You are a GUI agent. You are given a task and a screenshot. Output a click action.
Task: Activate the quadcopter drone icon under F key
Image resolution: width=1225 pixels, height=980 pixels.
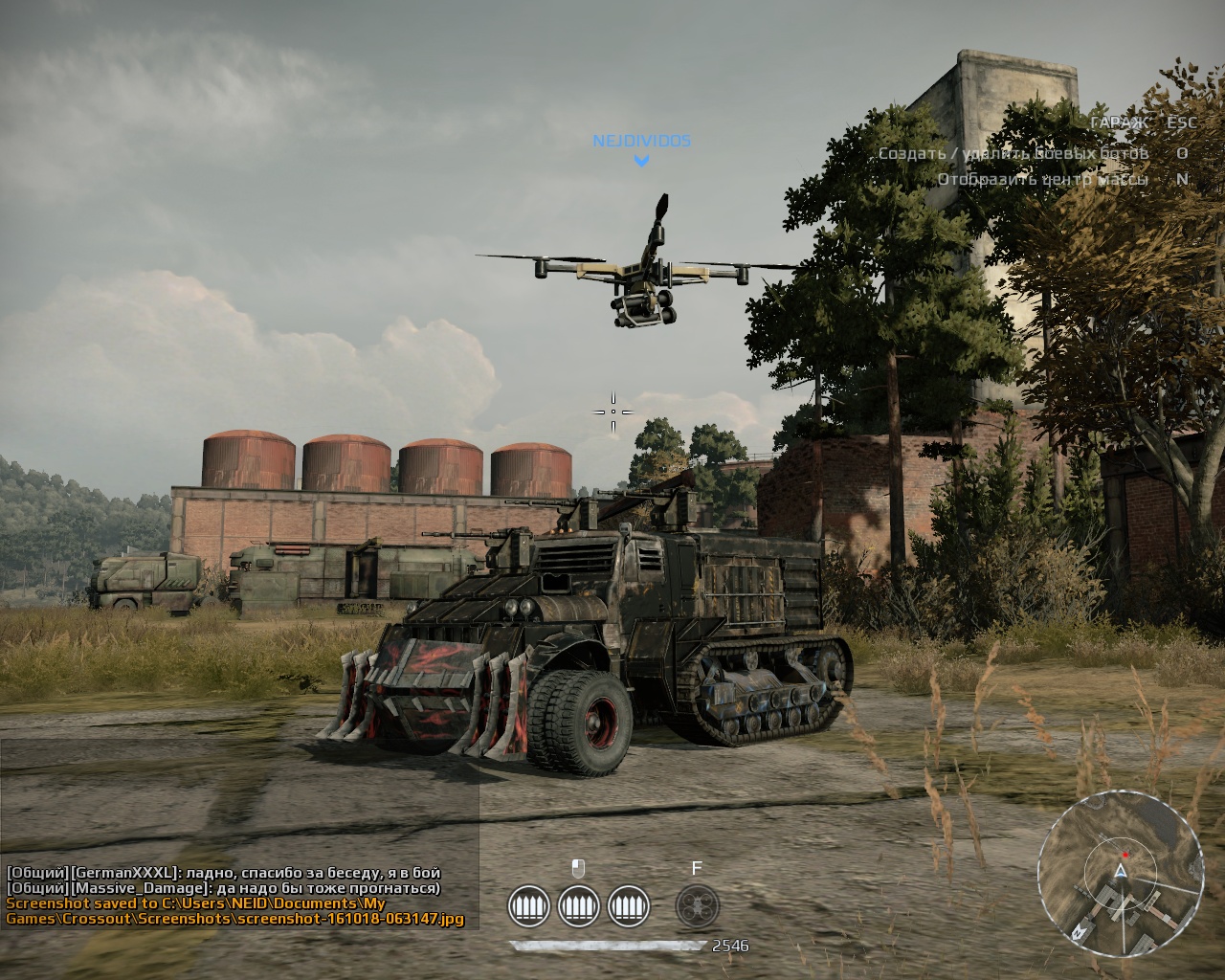[698, 905]
